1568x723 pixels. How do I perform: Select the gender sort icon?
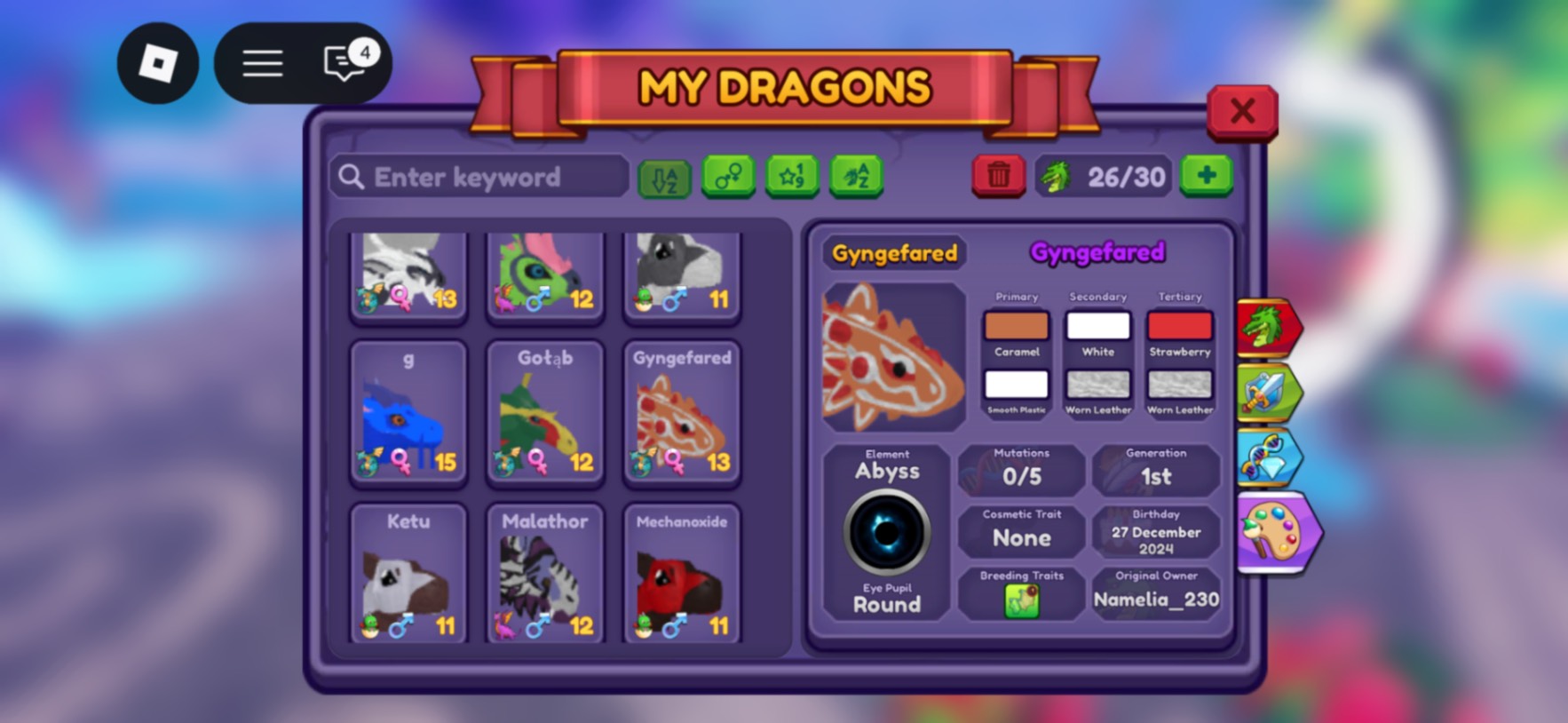pos(728,177)
